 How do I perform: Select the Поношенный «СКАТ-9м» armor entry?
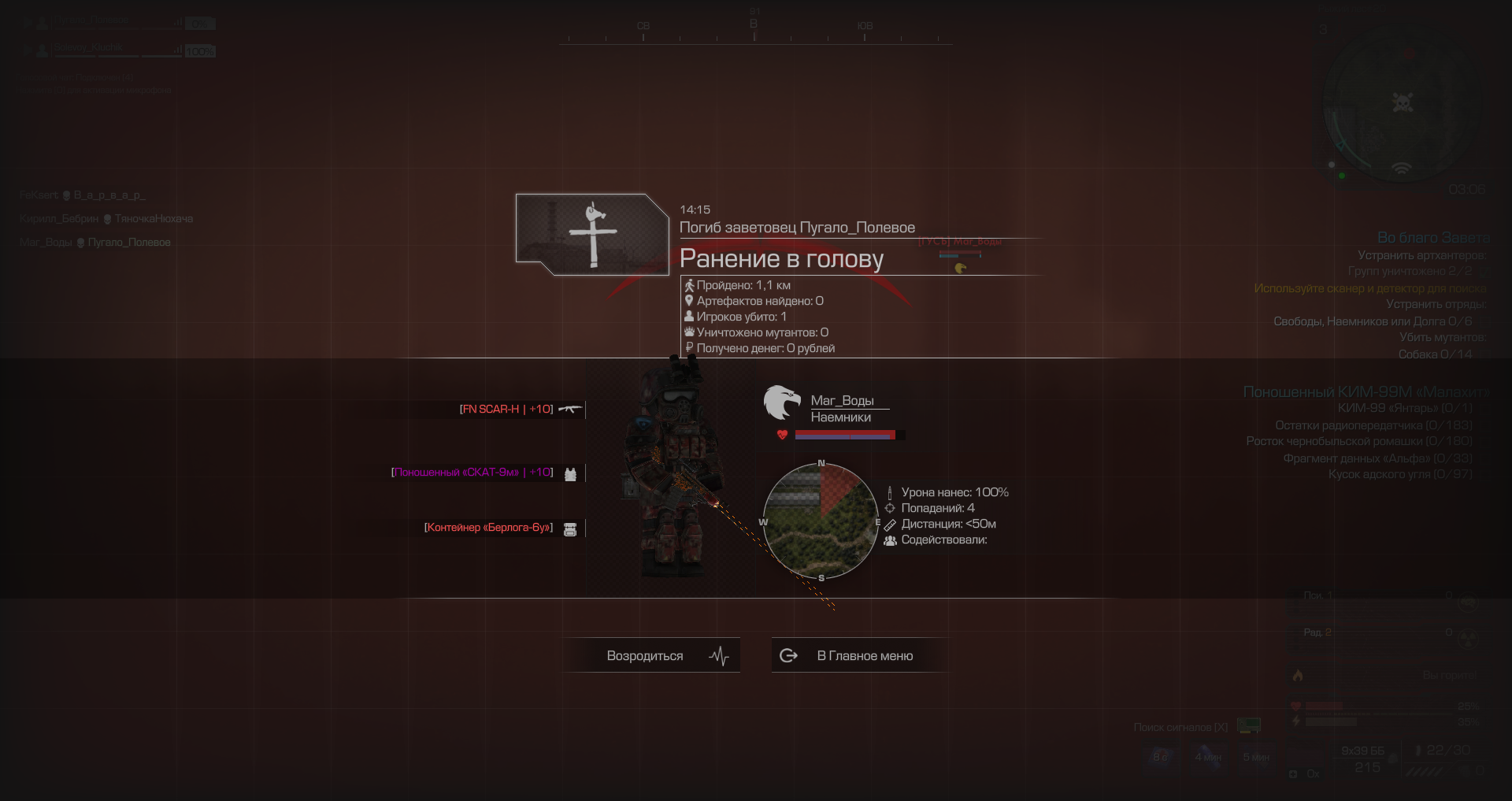pyautogui.click(x=472, y=473)
